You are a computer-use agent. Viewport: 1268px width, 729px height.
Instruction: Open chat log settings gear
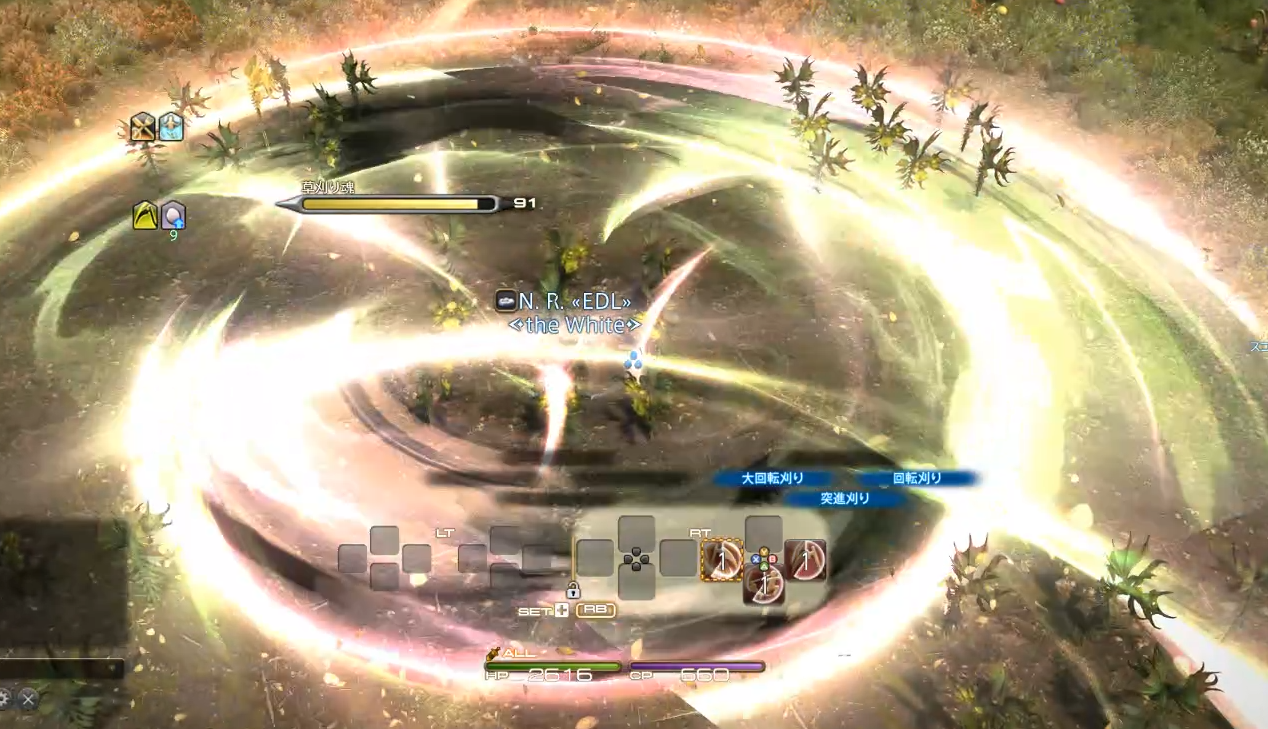(x=5, y=699)
